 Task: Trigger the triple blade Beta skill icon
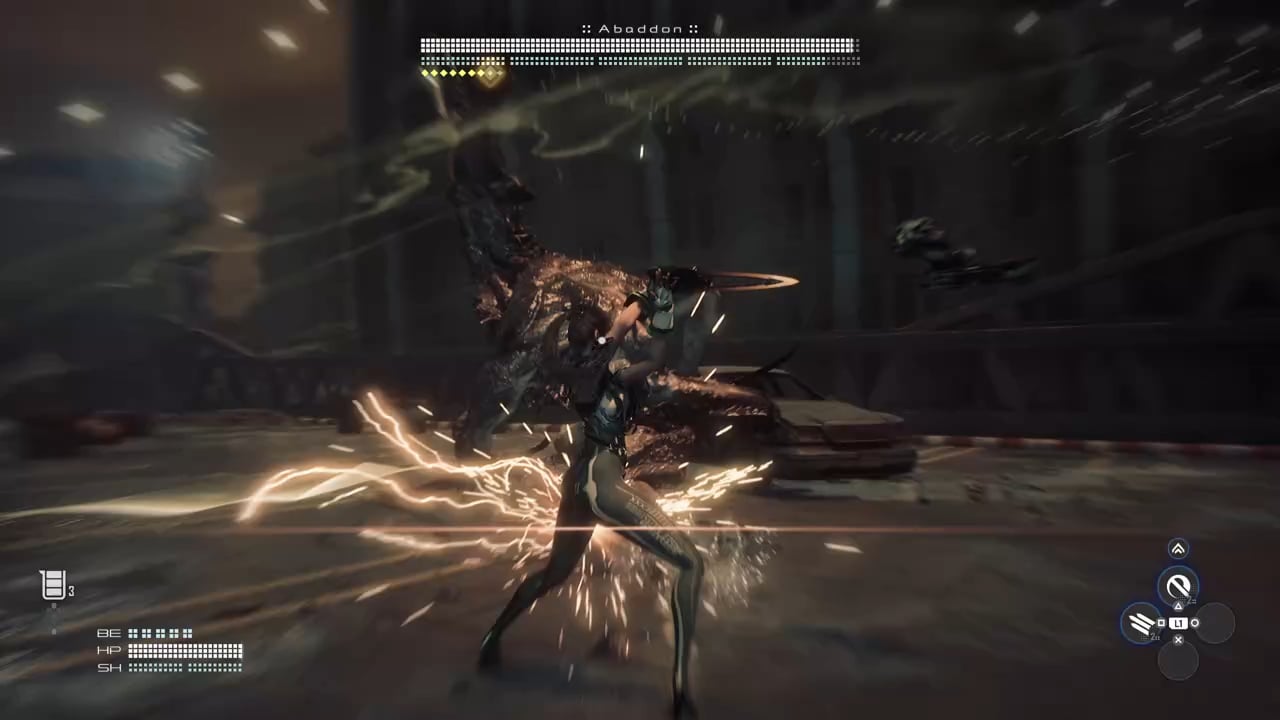coord(1141,624)
